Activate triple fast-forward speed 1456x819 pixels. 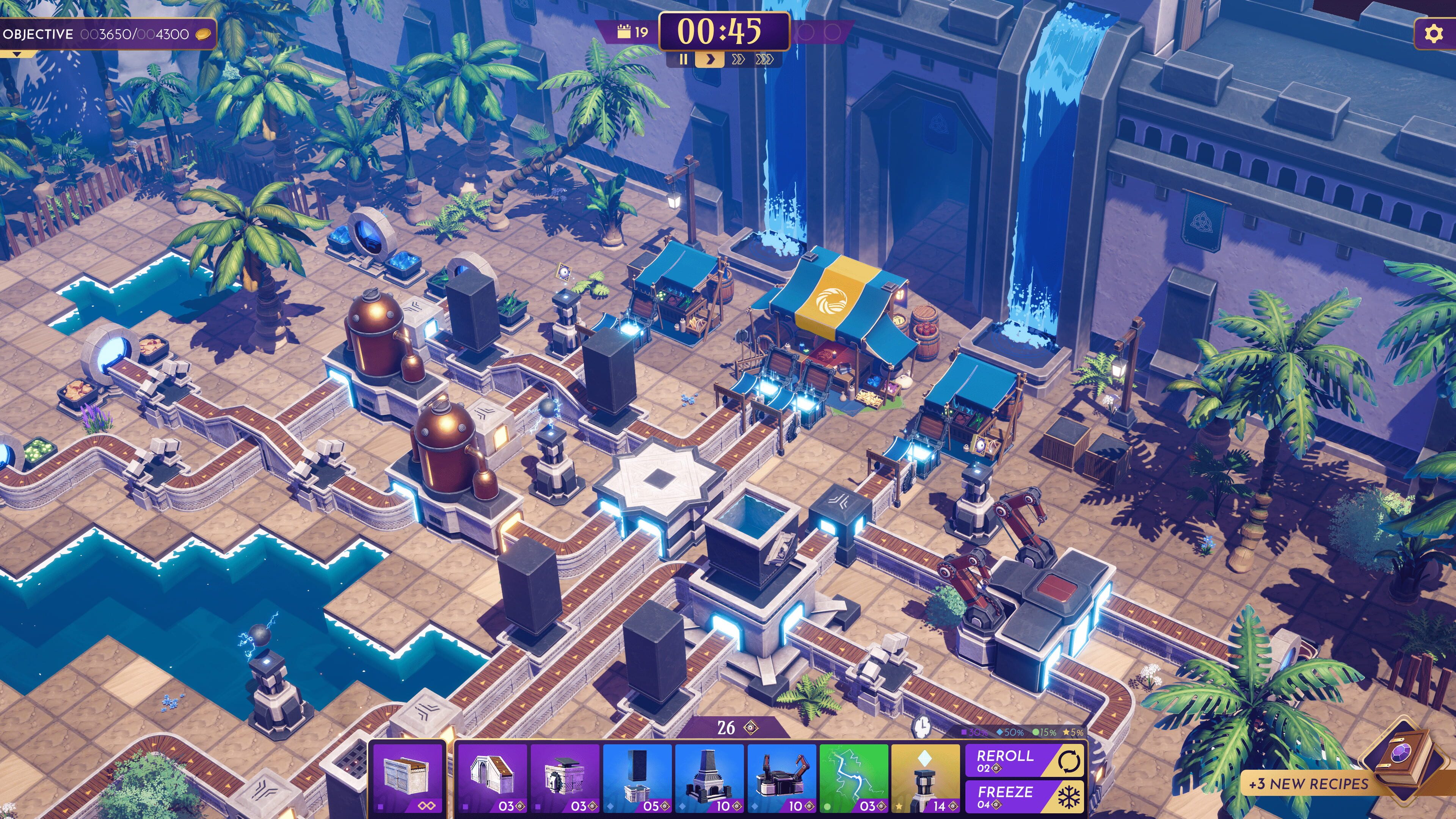point(764,60)
